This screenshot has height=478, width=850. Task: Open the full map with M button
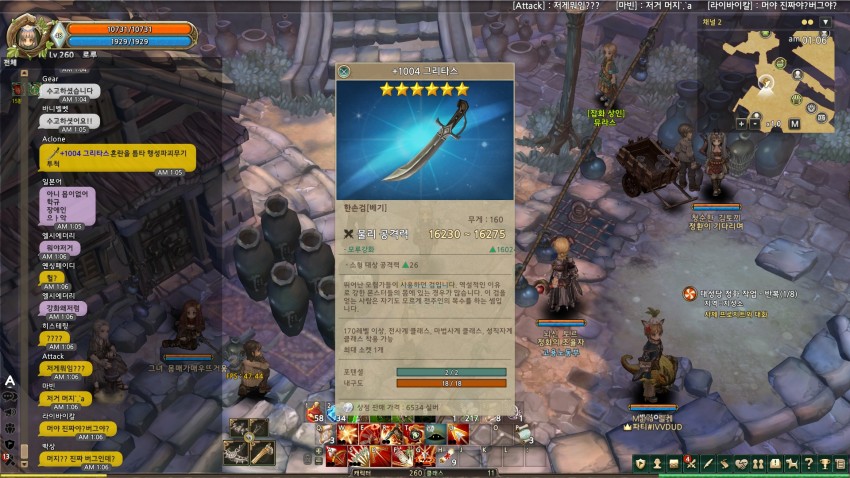point(794,124)
